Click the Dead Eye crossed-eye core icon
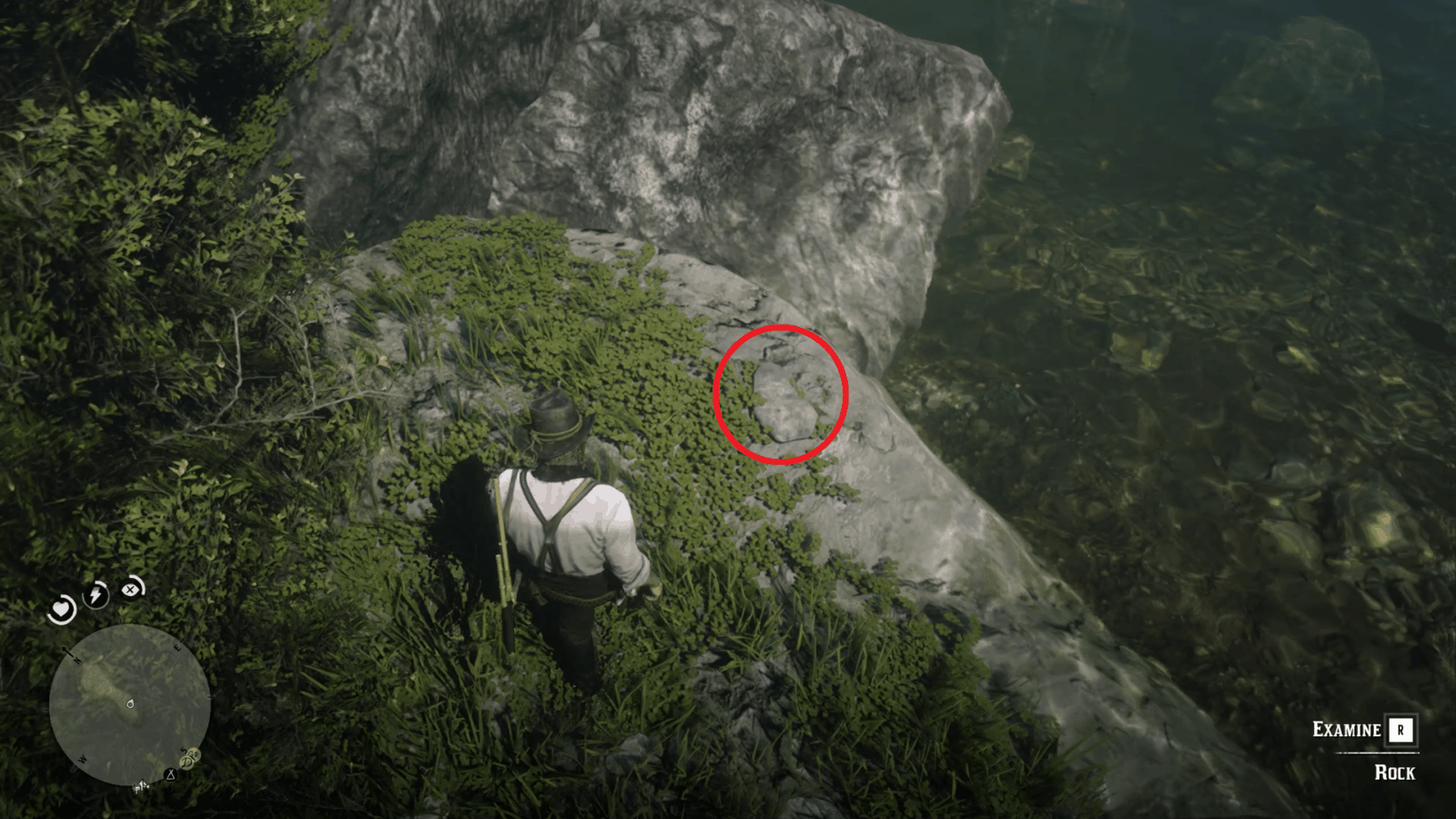 click(130, 591)
